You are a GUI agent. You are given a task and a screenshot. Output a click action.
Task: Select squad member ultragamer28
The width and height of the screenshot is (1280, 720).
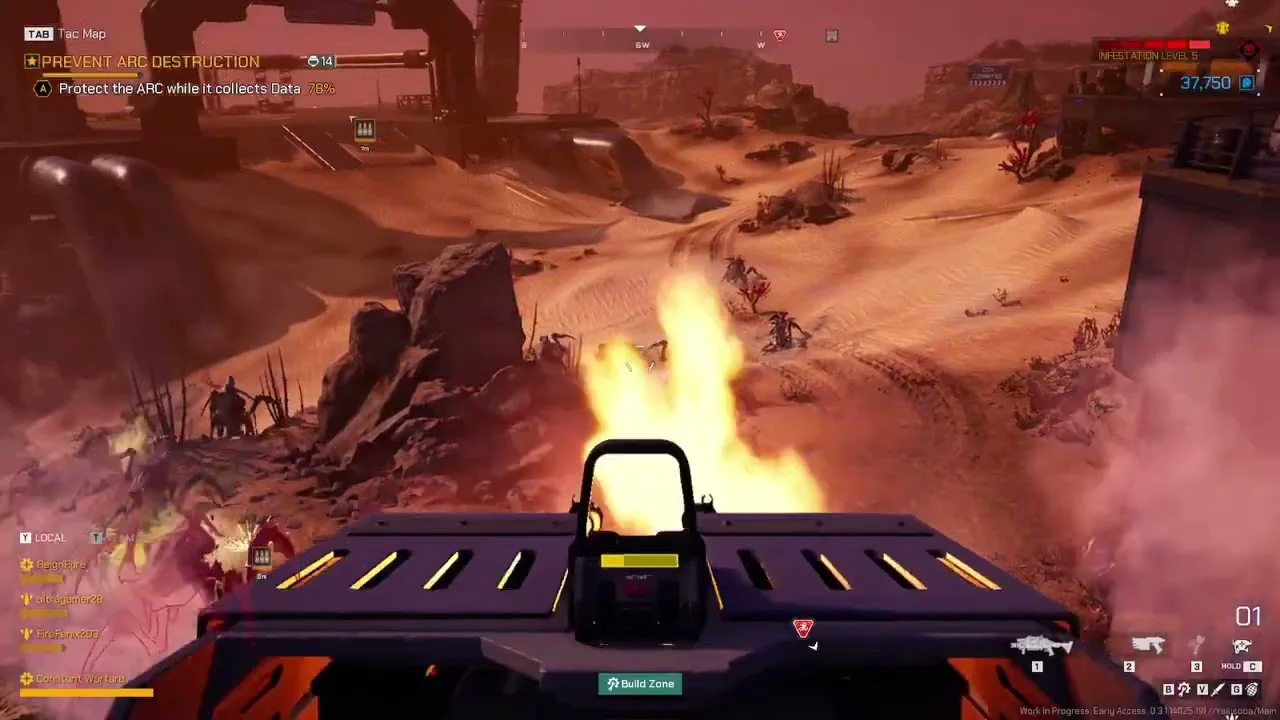[68, 599]
